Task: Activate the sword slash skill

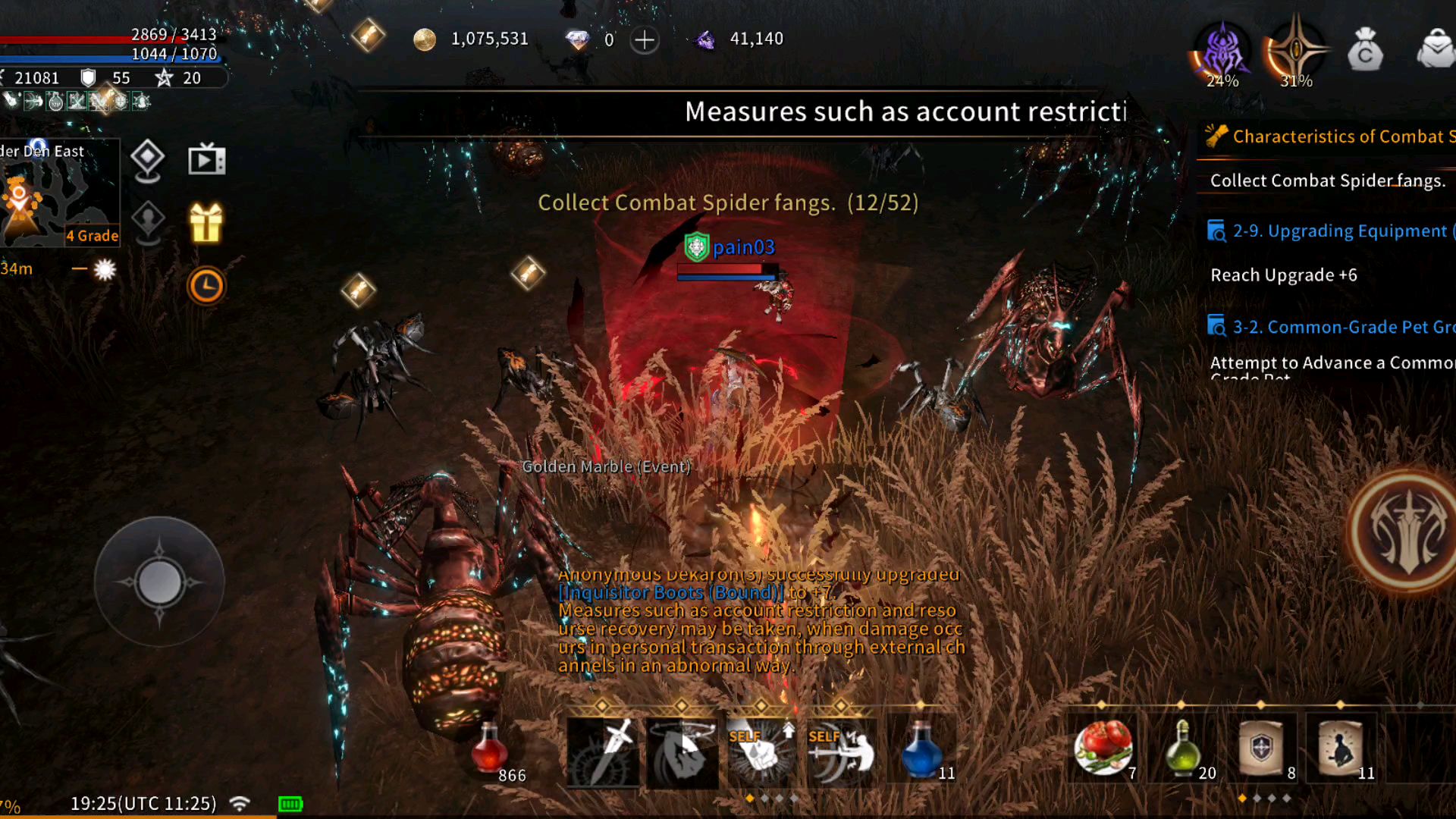Action: tap(604, 751)
